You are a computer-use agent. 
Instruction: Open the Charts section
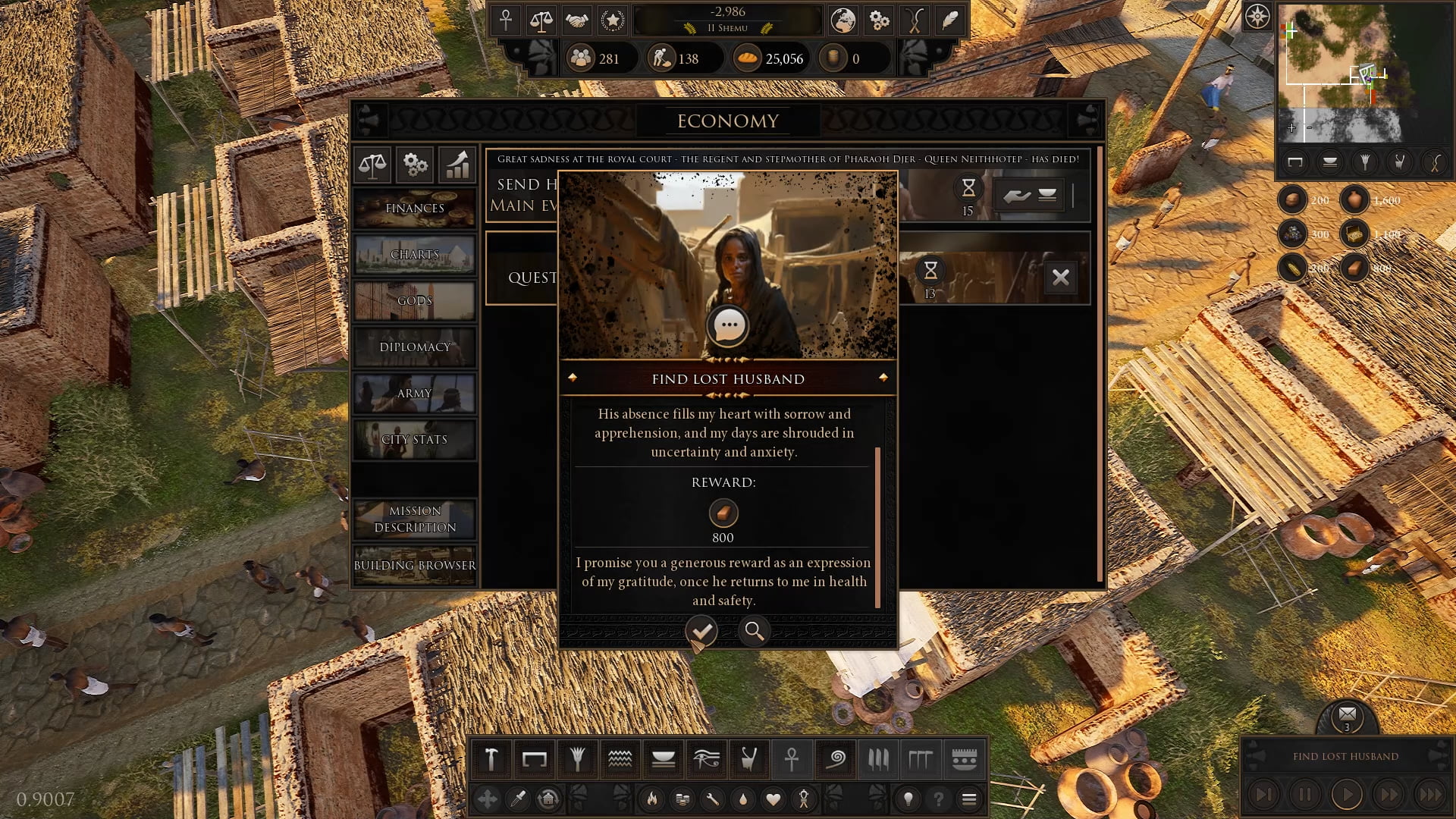point(415,254)
